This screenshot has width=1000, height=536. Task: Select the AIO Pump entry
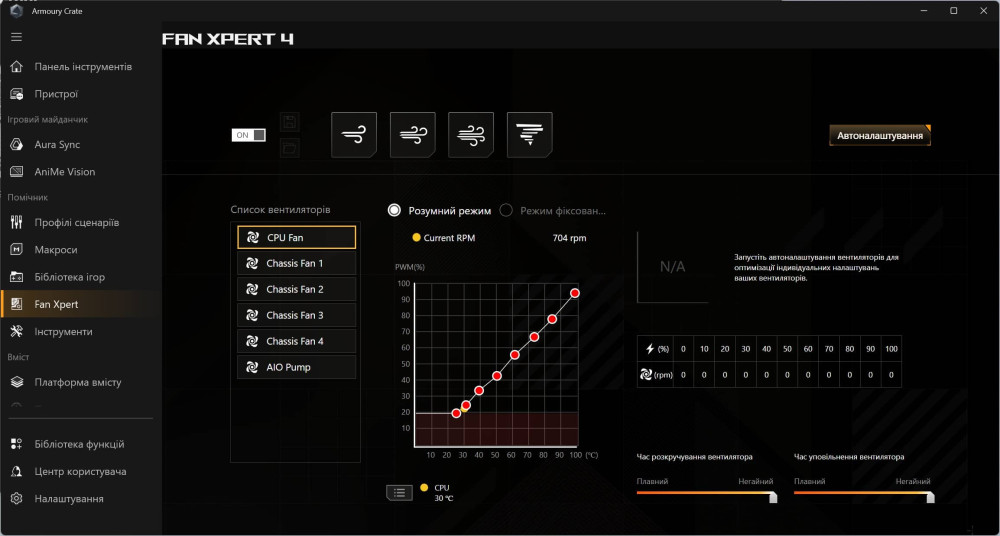point(296,368)
